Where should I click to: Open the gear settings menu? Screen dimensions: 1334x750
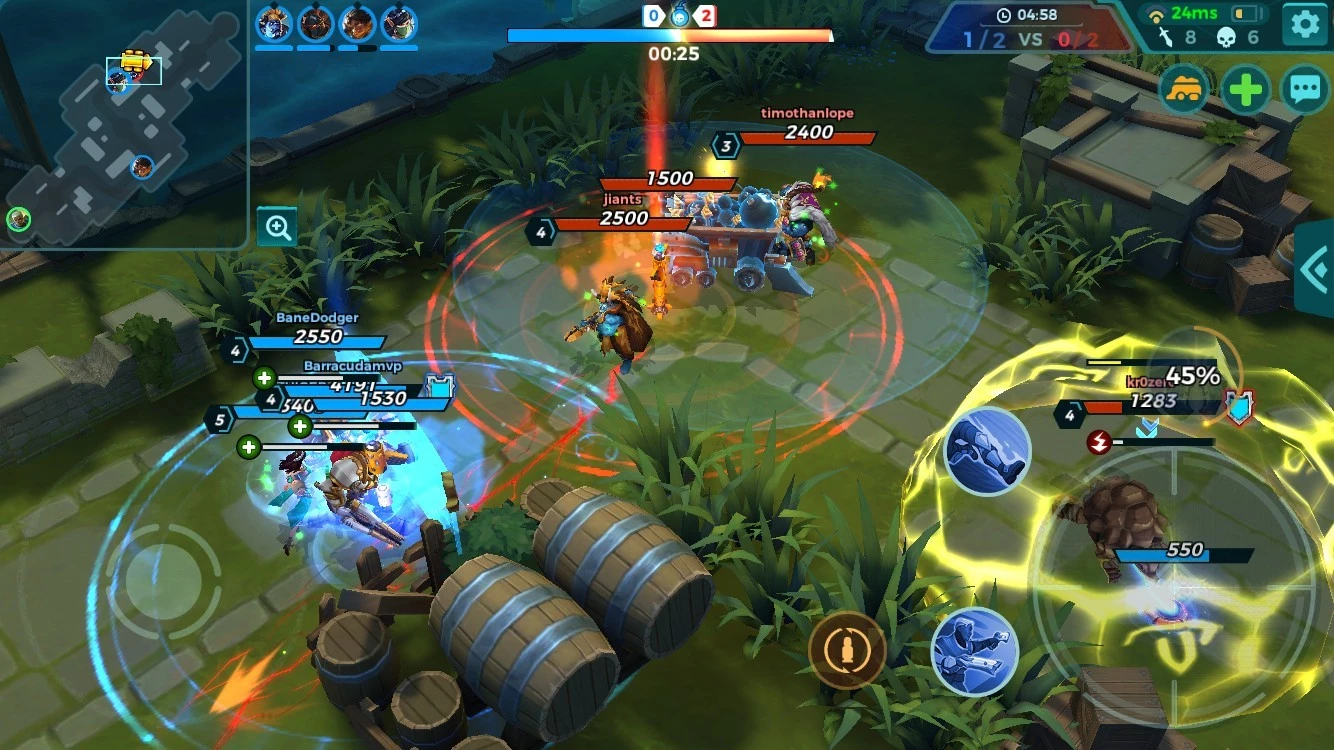(x=1304, y=25)
